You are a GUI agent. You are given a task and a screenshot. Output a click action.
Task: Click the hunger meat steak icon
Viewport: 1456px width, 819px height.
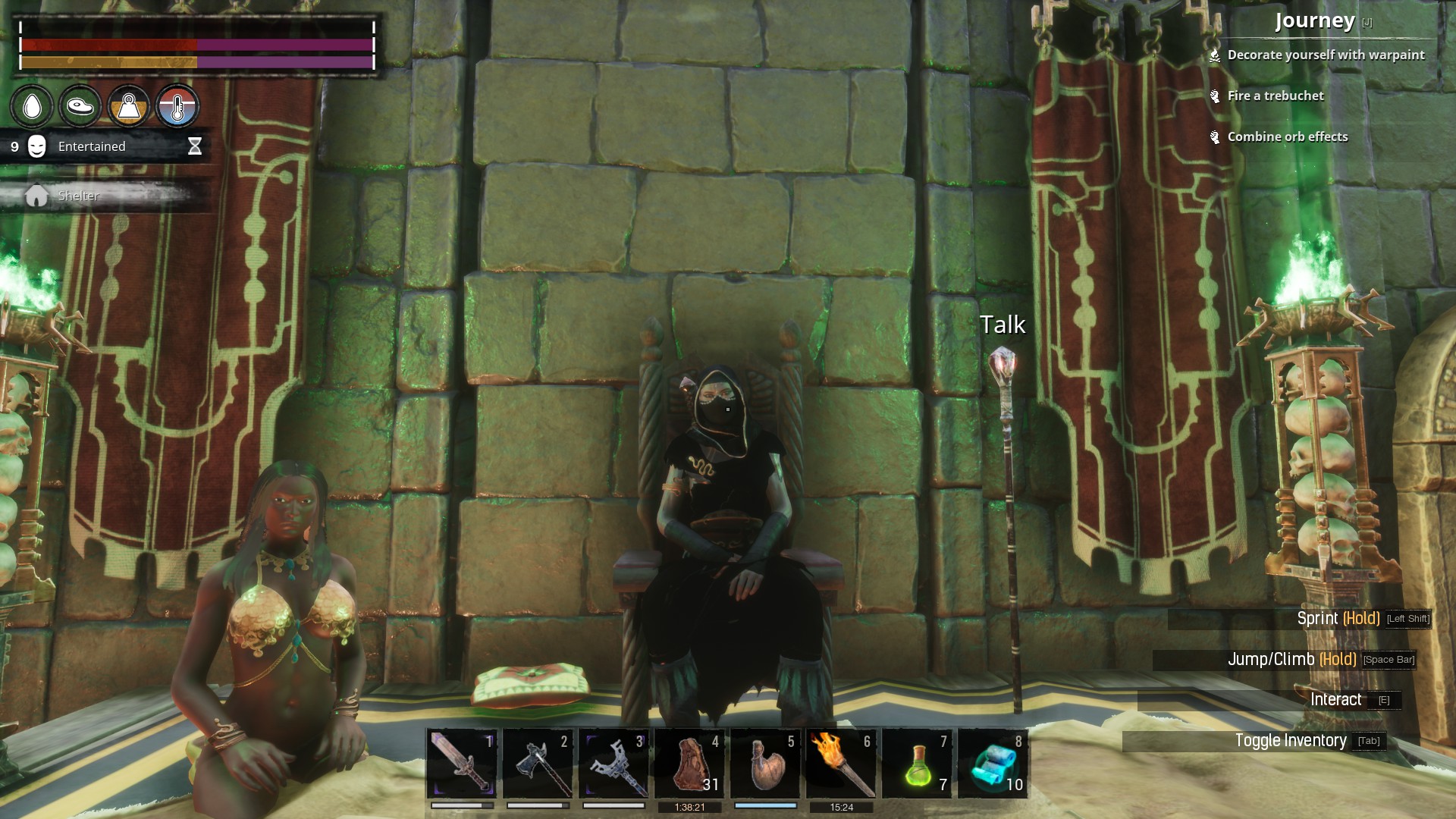pyautogui.click(x=80, y=106)
